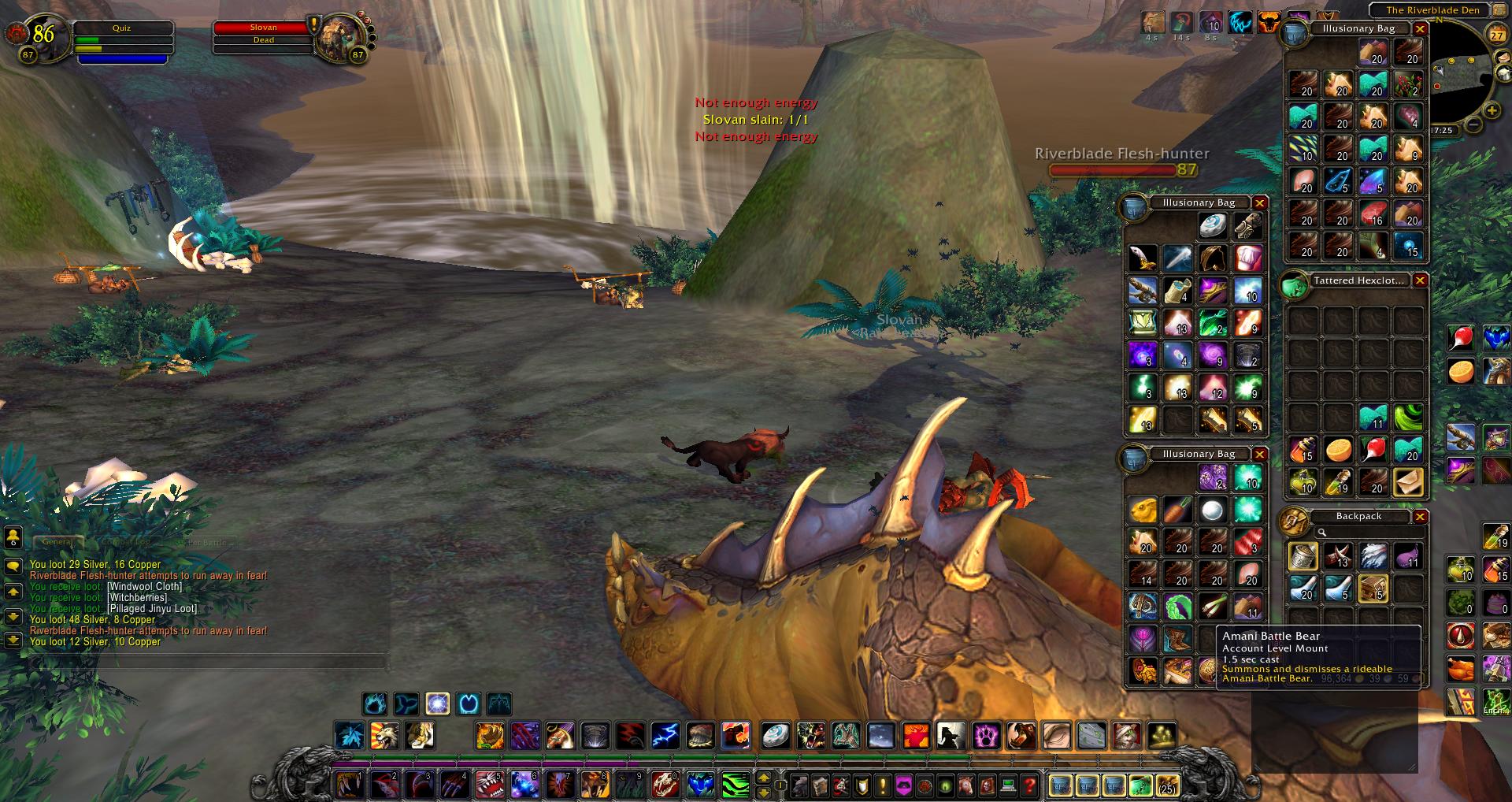Screen dimensions: 1512x802
Task: Close the Tattered Hexcloth bag window
Action: point(1420,280)
